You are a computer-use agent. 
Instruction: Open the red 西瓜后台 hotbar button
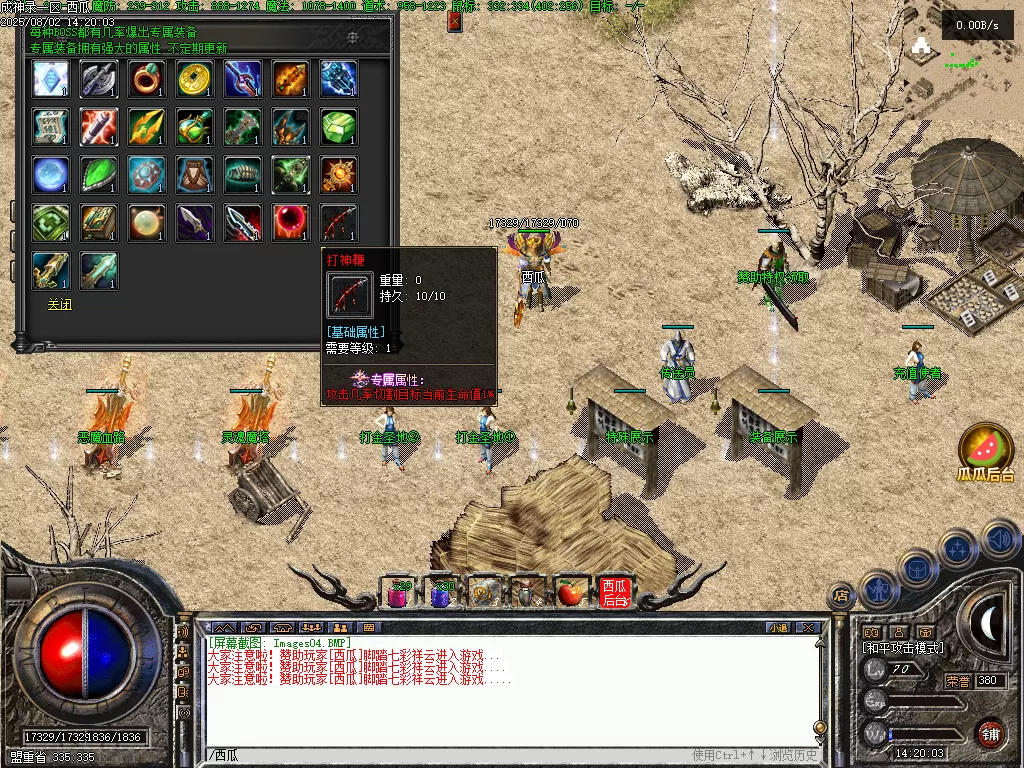(614, 592)
